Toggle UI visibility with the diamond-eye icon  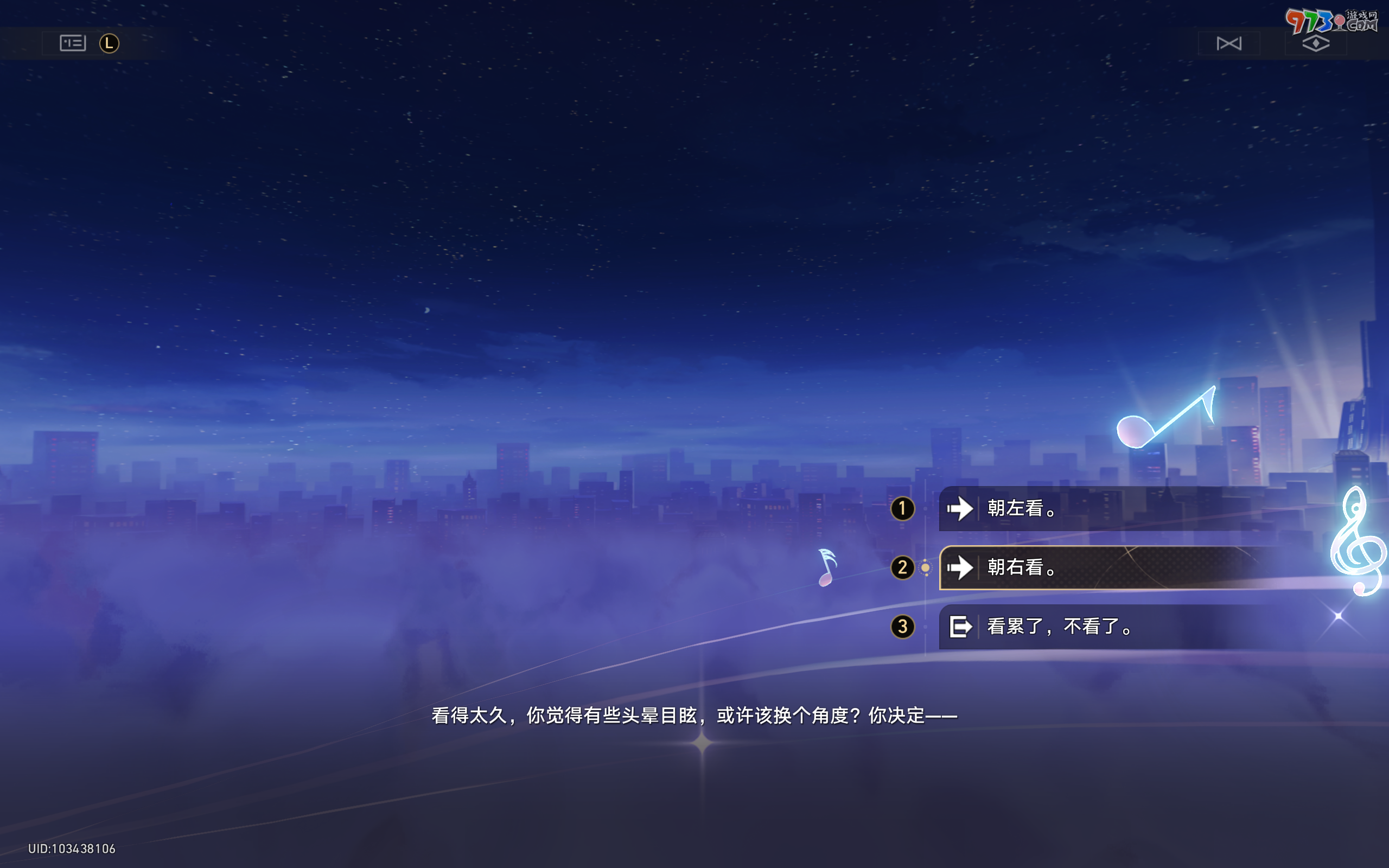pyautogui.click(x=1316, y=42)
